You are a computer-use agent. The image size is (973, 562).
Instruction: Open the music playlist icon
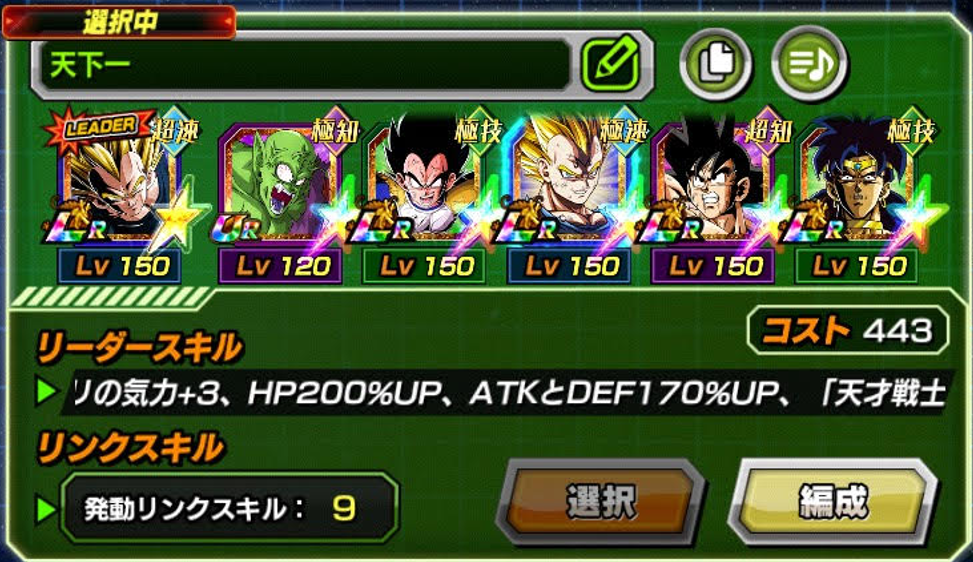pyautogui.click(x=809, y=65)
